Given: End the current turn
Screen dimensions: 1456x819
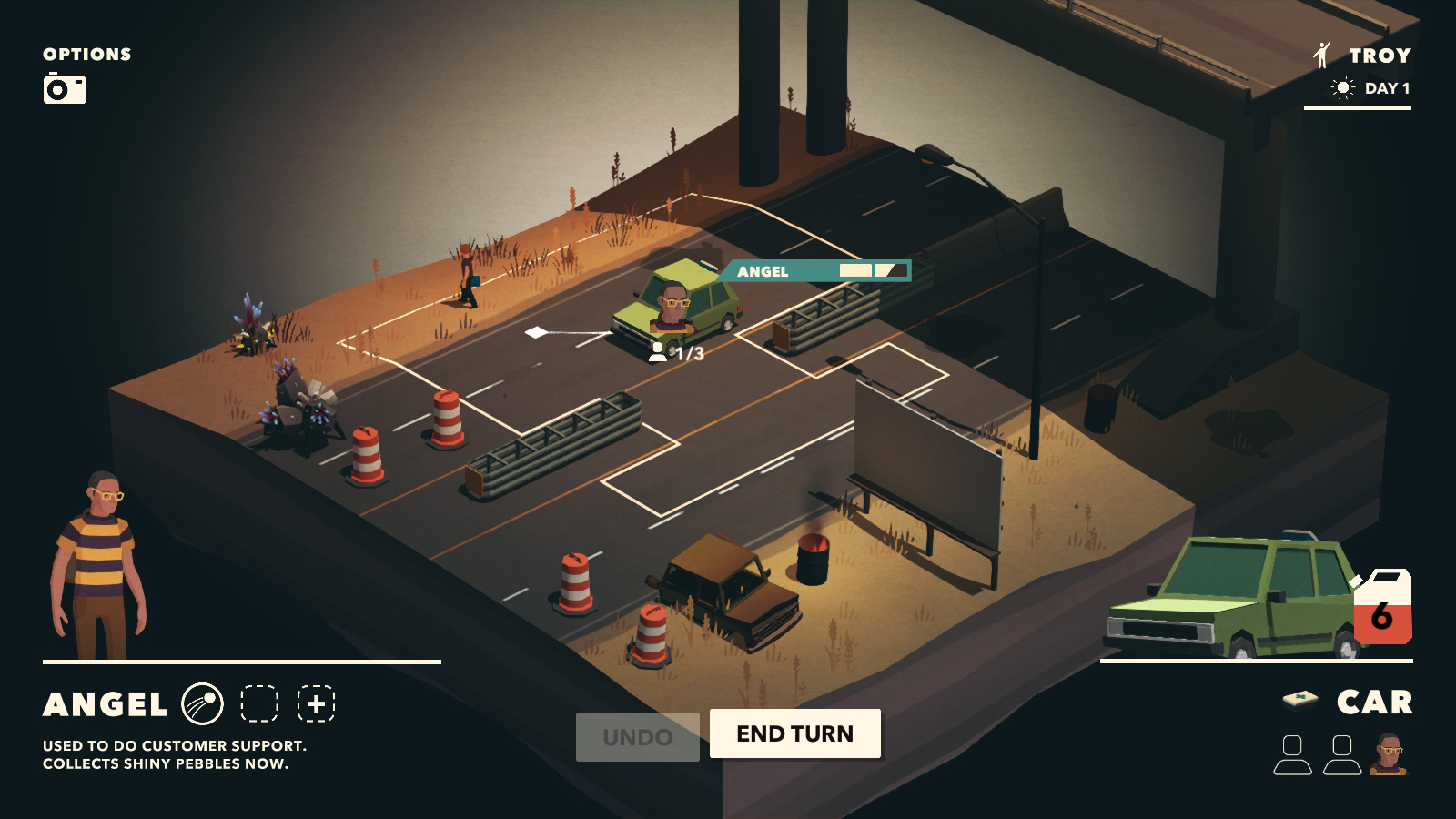Looking at the screenshot, I should pos(794,733).
